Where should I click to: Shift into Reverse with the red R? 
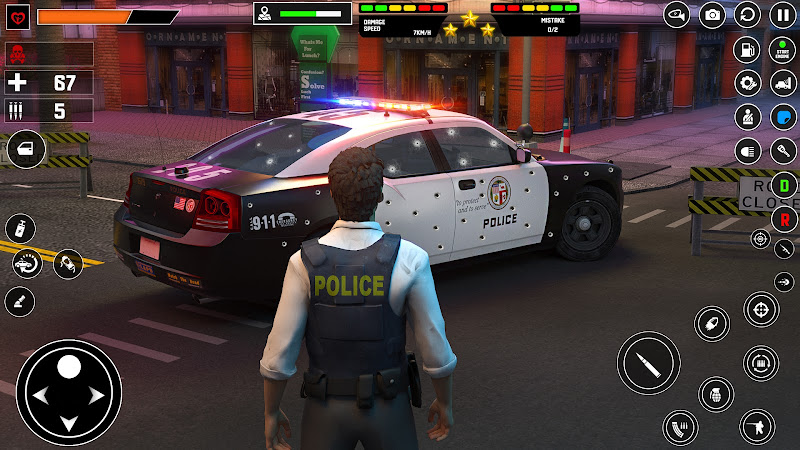785,218
